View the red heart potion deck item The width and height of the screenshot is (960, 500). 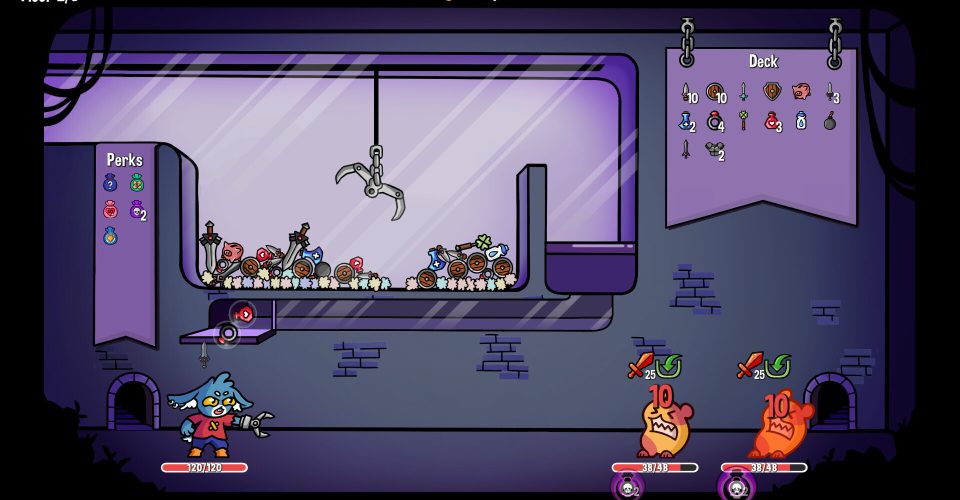[x=771, y=121]
